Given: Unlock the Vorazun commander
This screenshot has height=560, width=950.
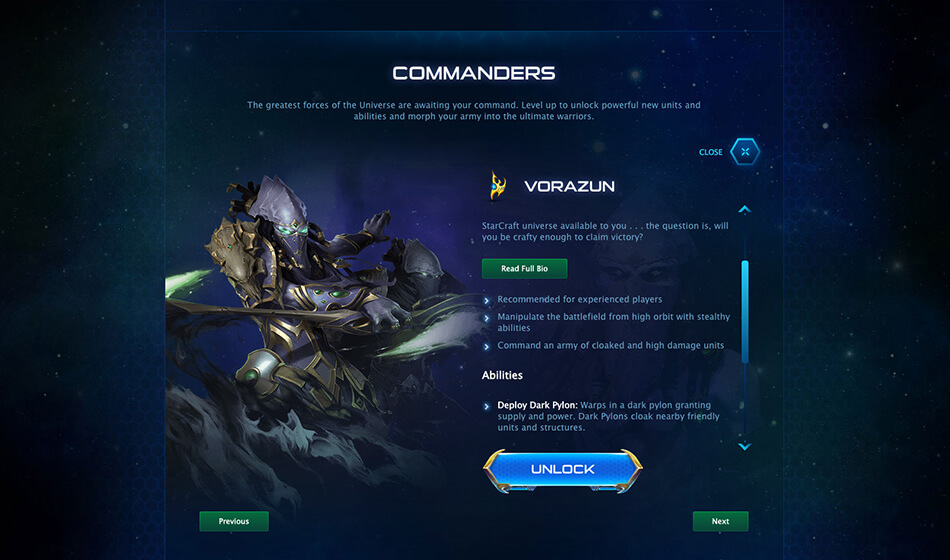Looking at the screenshot, I should 562,469.
